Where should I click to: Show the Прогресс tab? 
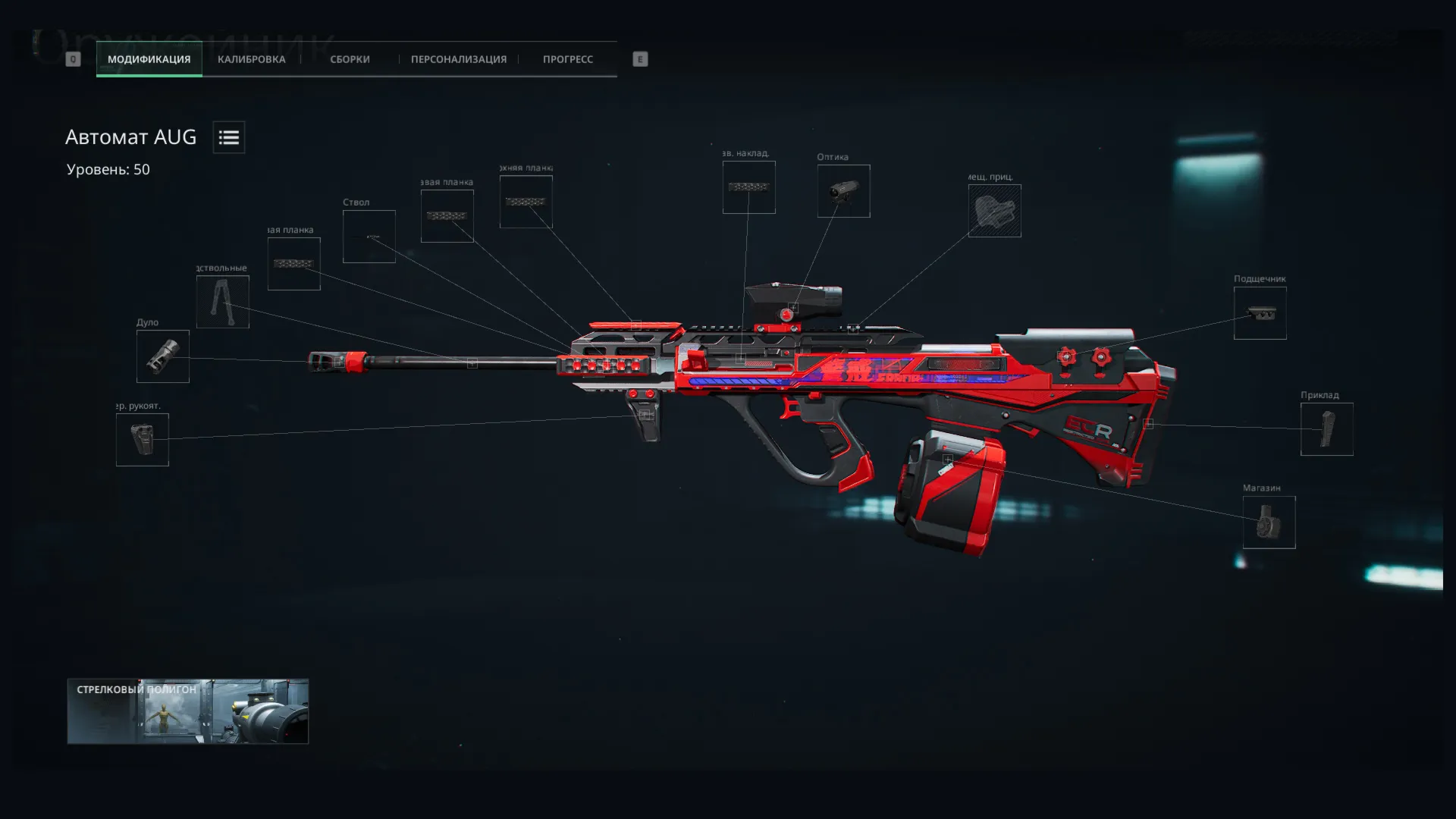click(x=567, y=59)
